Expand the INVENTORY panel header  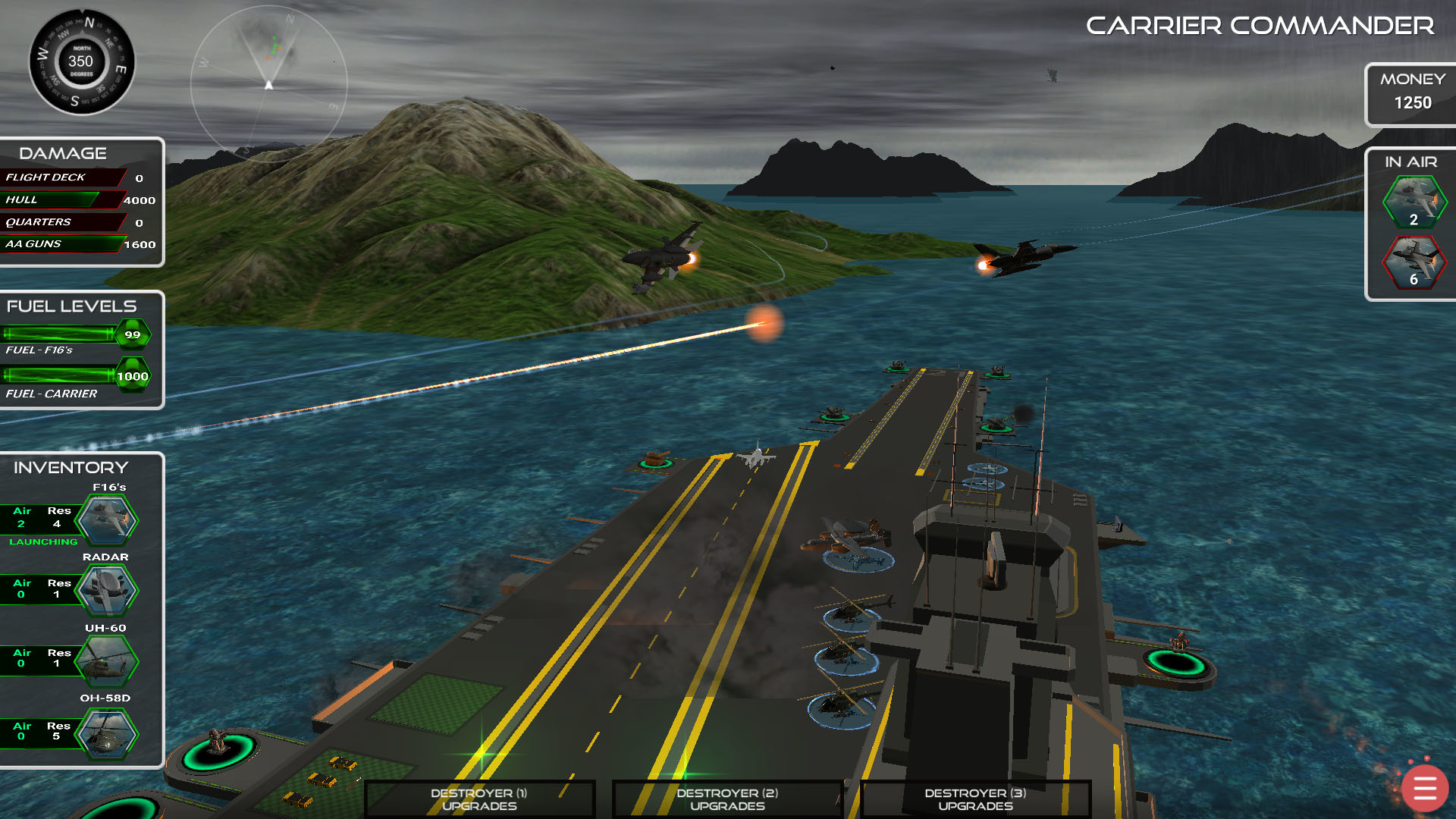70,467
